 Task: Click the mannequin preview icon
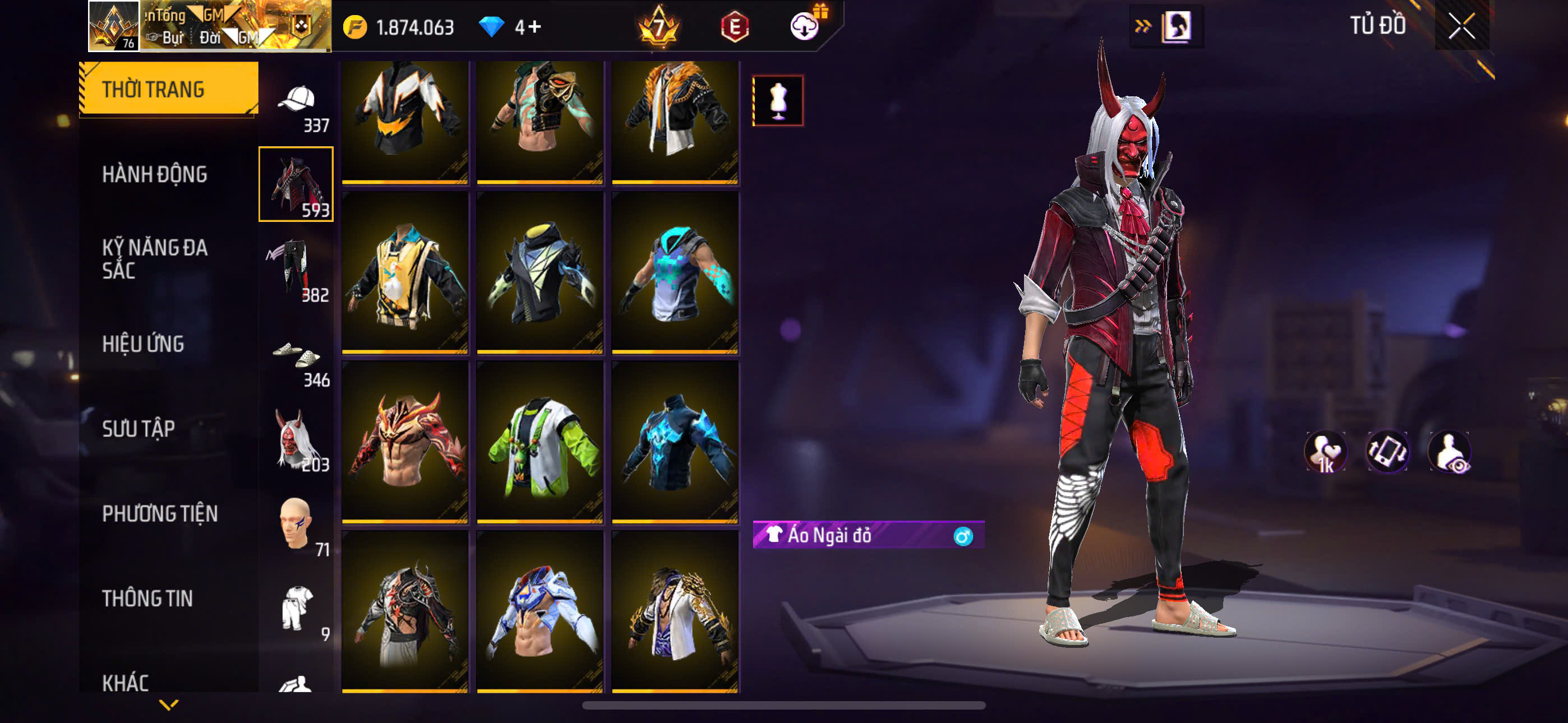(x=778, y=101)
